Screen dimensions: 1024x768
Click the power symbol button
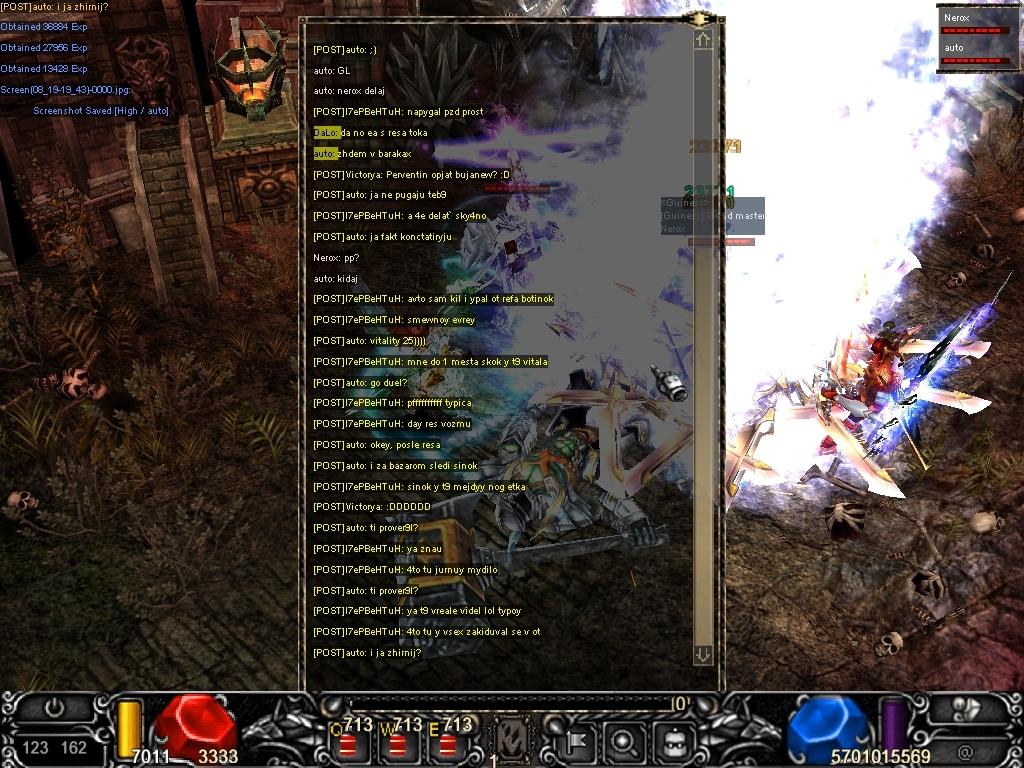54,707
